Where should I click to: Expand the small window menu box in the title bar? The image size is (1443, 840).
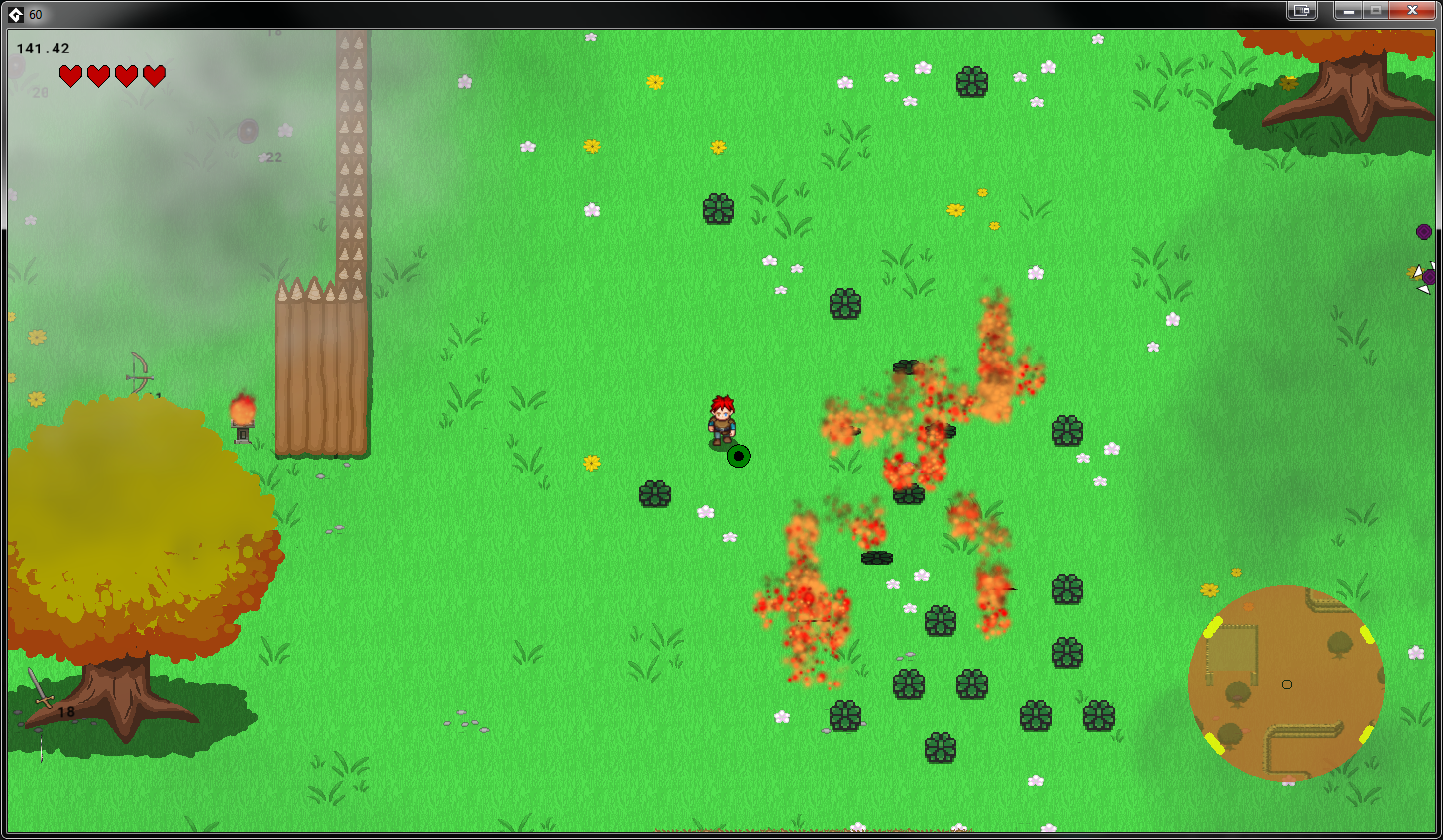coord(1301,11)
